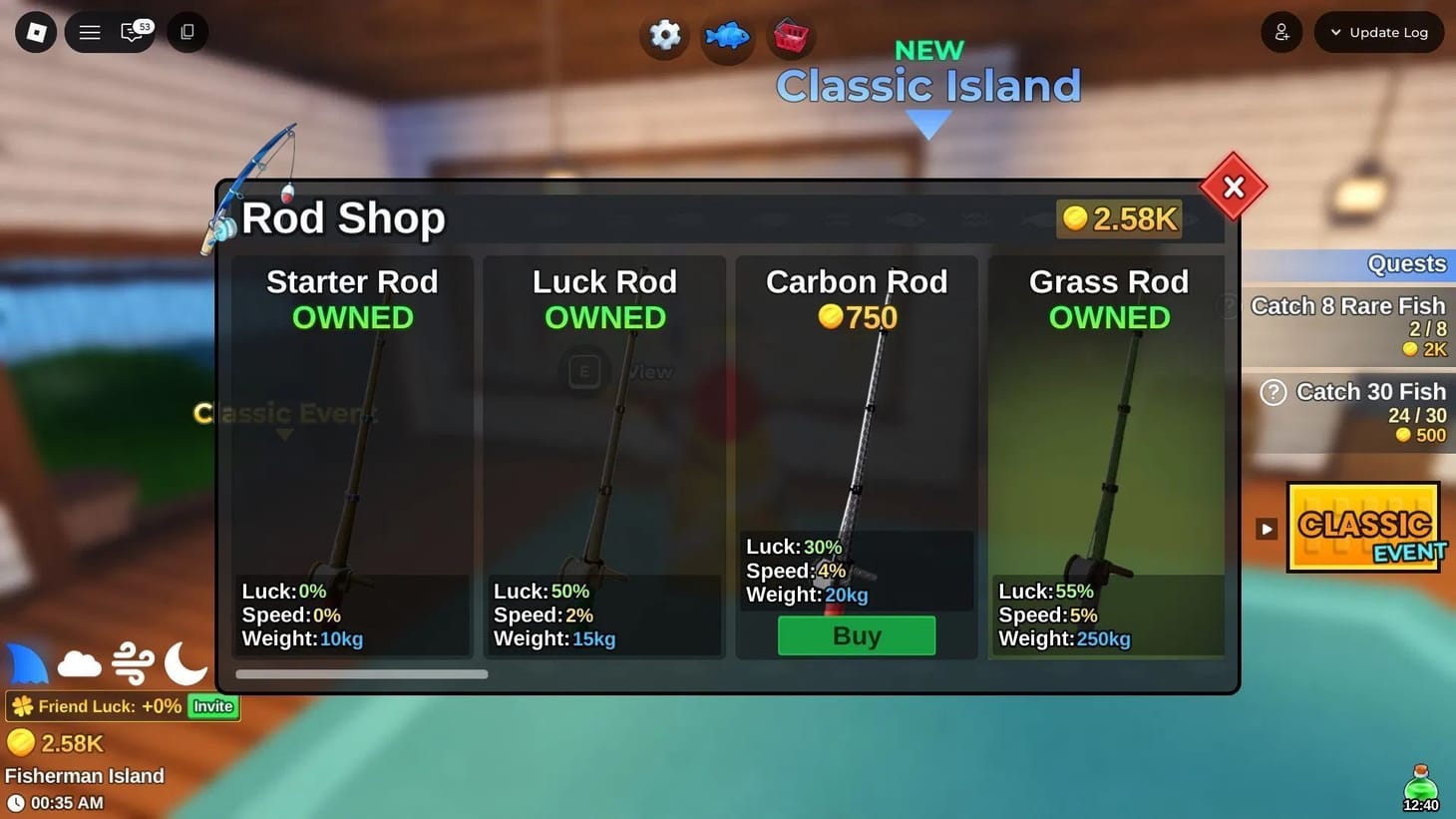Open the shopping basket icon
Screen dimensions: 1456x819
click(790, 36)
